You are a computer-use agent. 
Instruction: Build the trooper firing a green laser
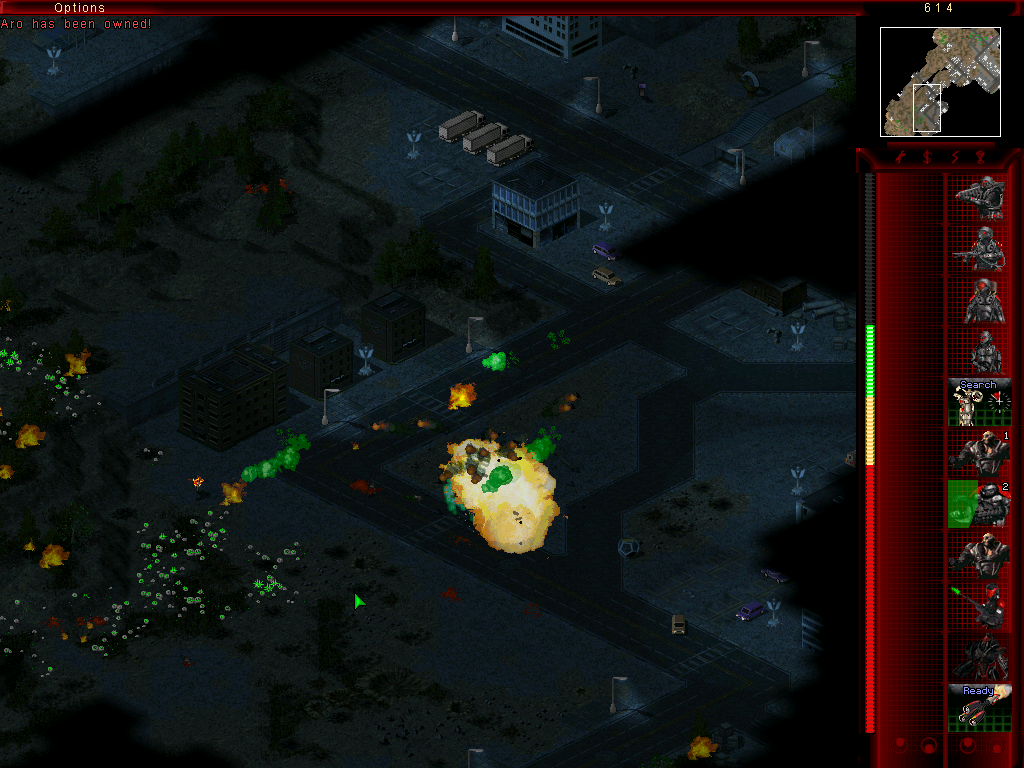pyautogui.click(x=979, y=605)
